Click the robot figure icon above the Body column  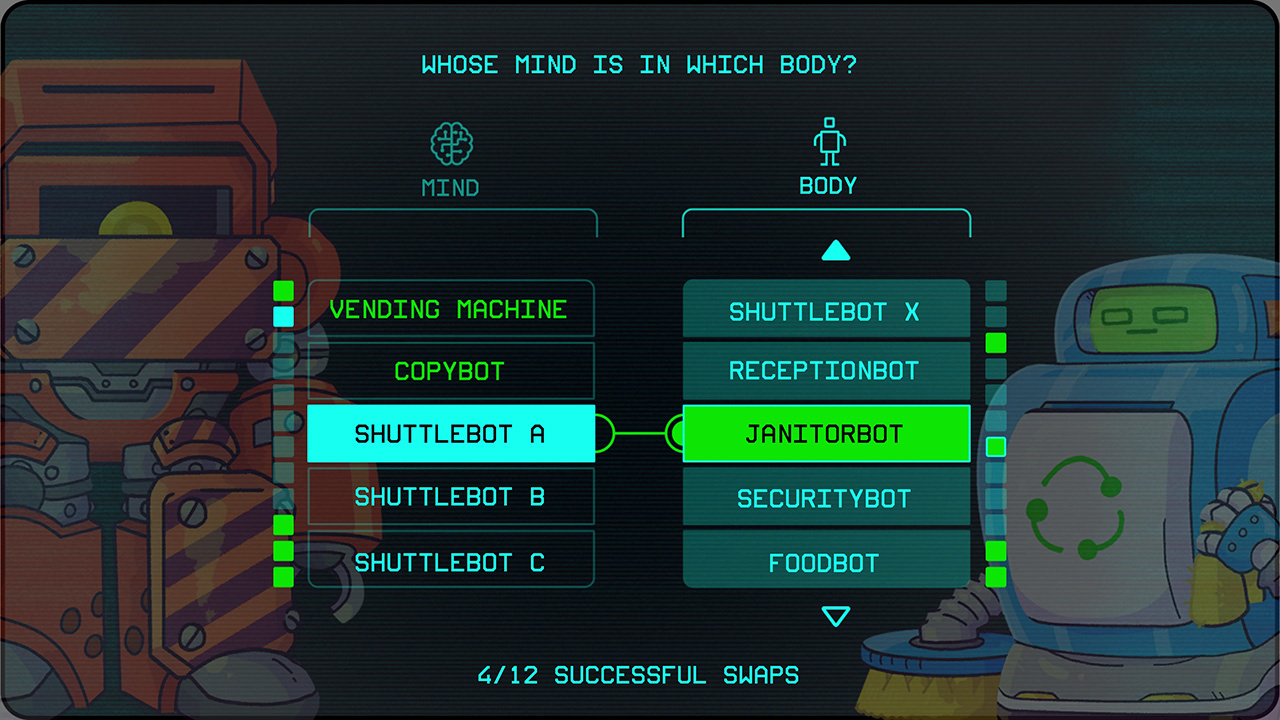click(828, 140)
